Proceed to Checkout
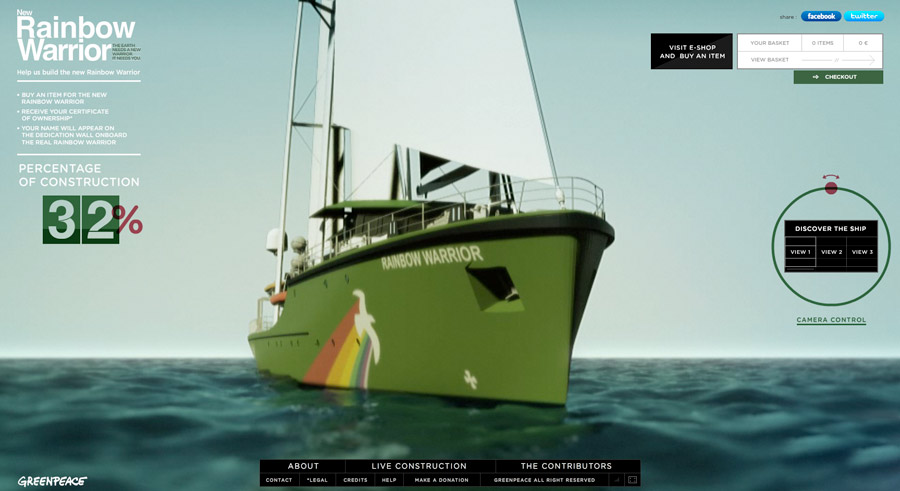This screenshot has width=900, height=491. [x=838, y=77]
